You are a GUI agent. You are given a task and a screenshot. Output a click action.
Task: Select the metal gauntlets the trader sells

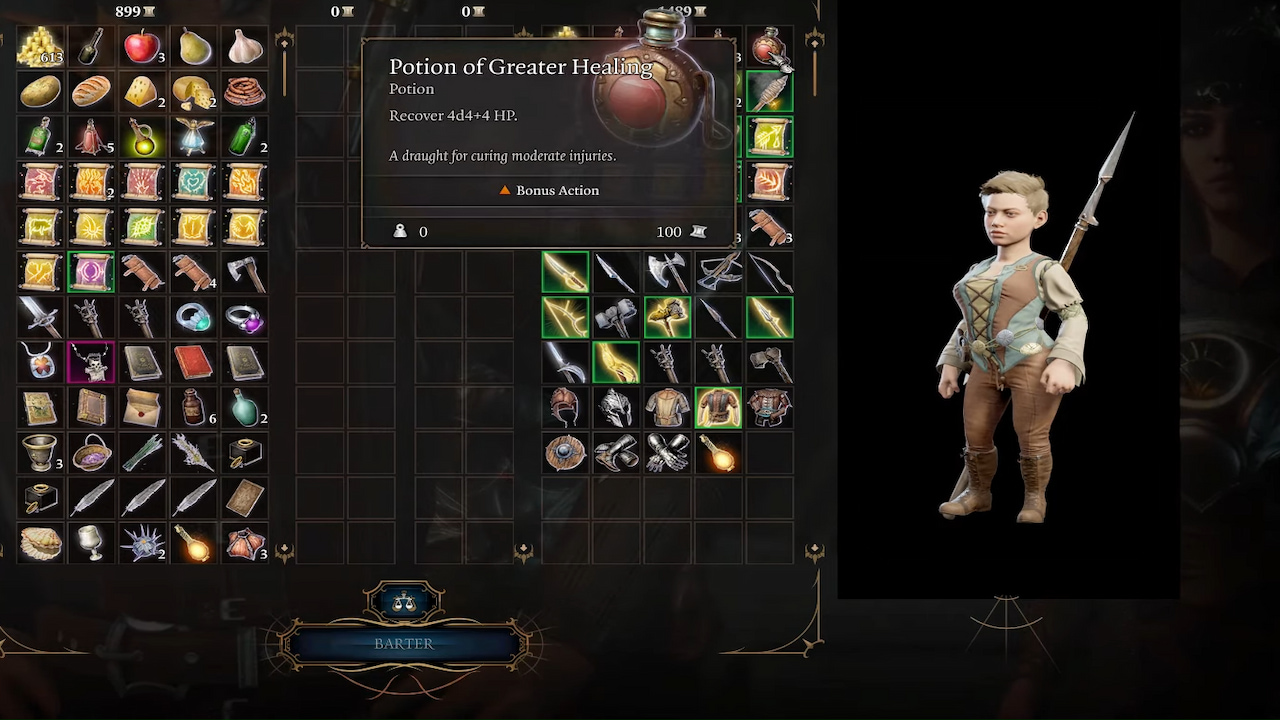coord(667,453)
